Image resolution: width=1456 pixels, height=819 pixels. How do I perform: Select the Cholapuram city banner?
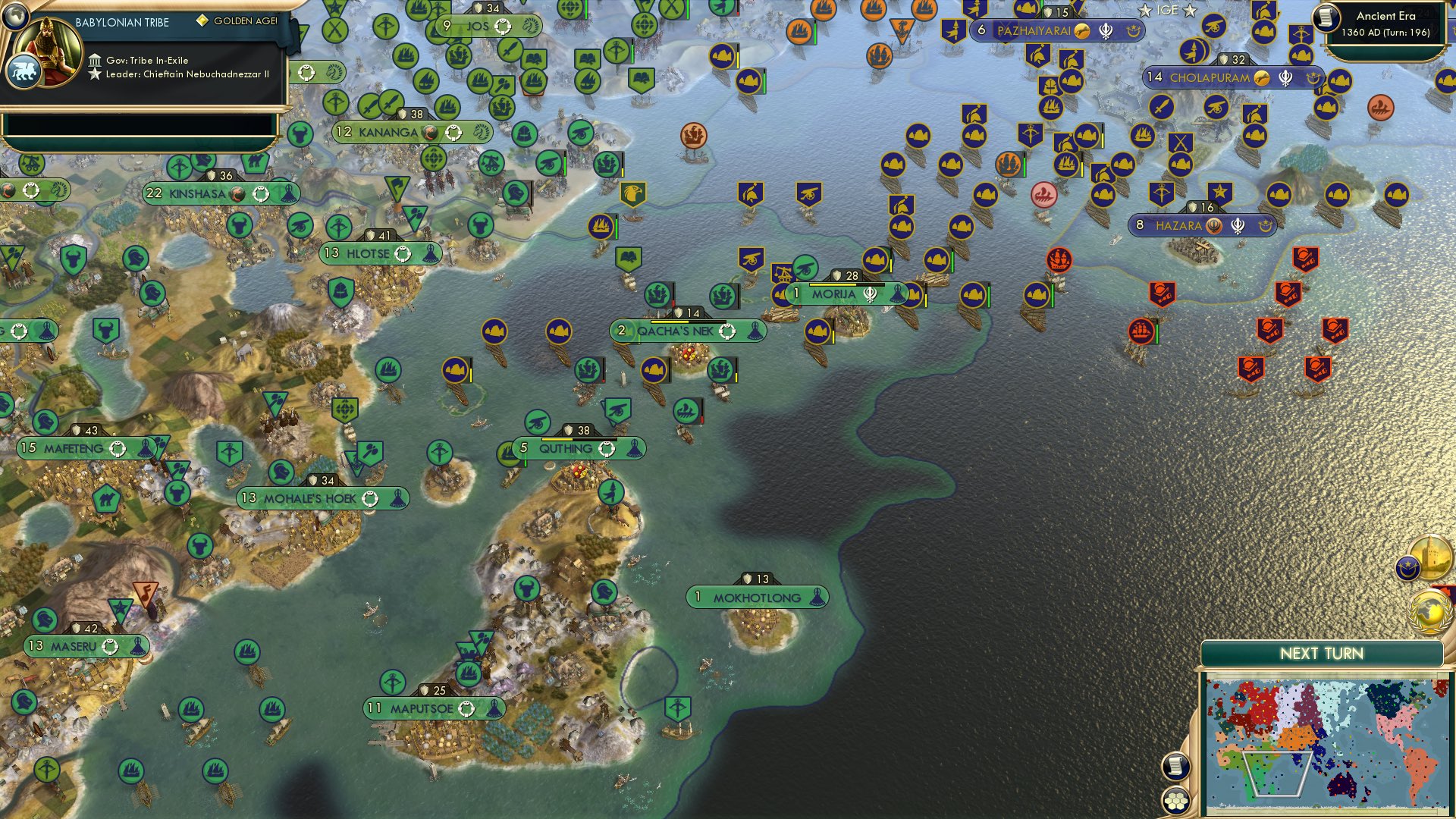[1211, 76]
